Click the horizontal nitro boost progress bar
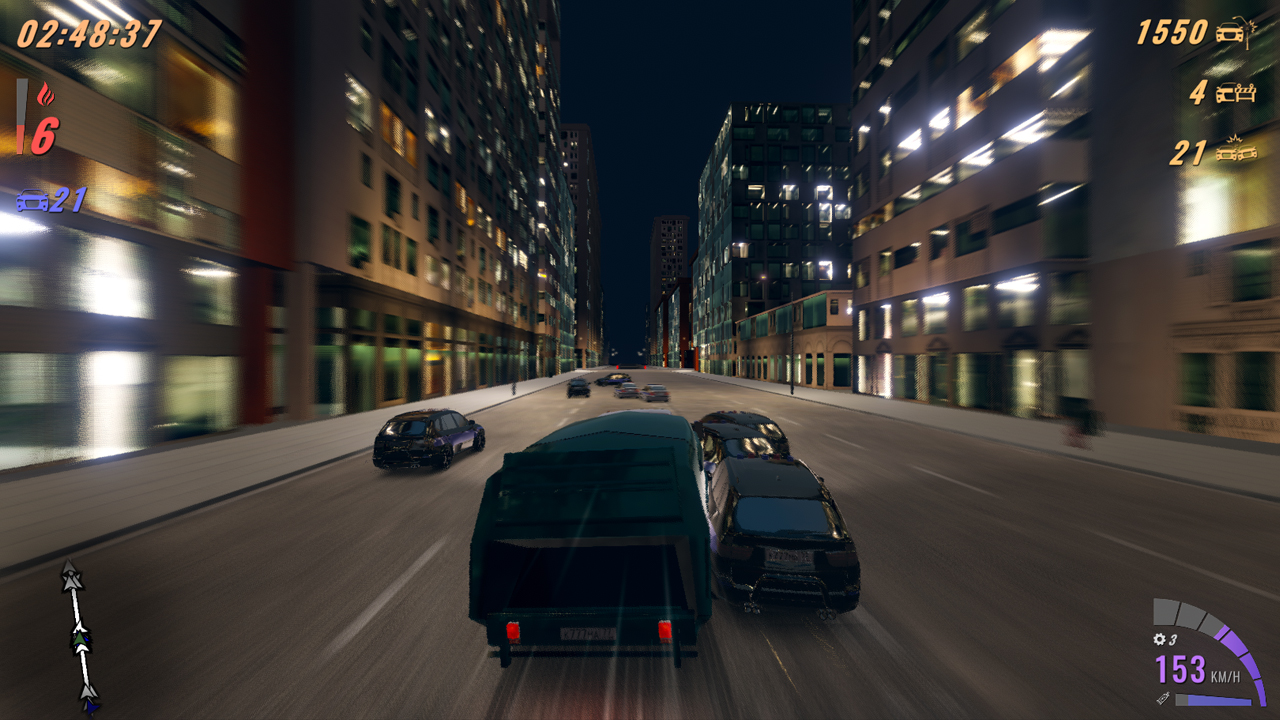 1215,700
